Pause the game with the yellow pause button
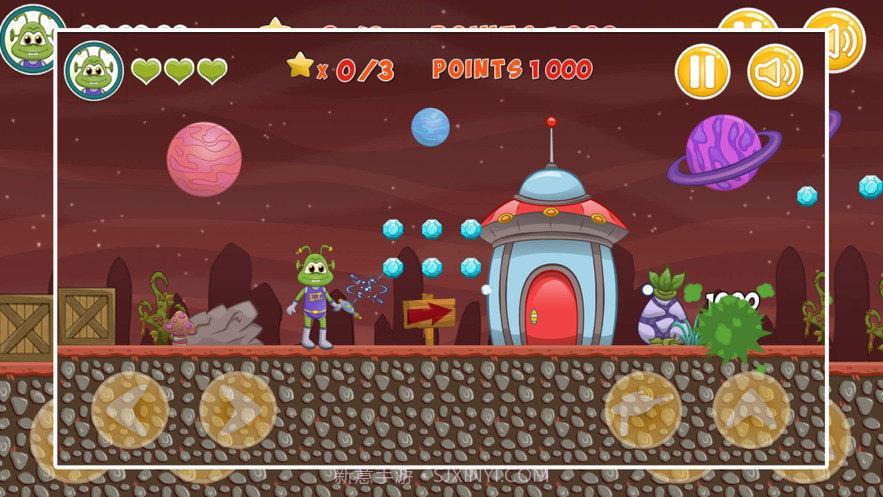 coord(702,72)
